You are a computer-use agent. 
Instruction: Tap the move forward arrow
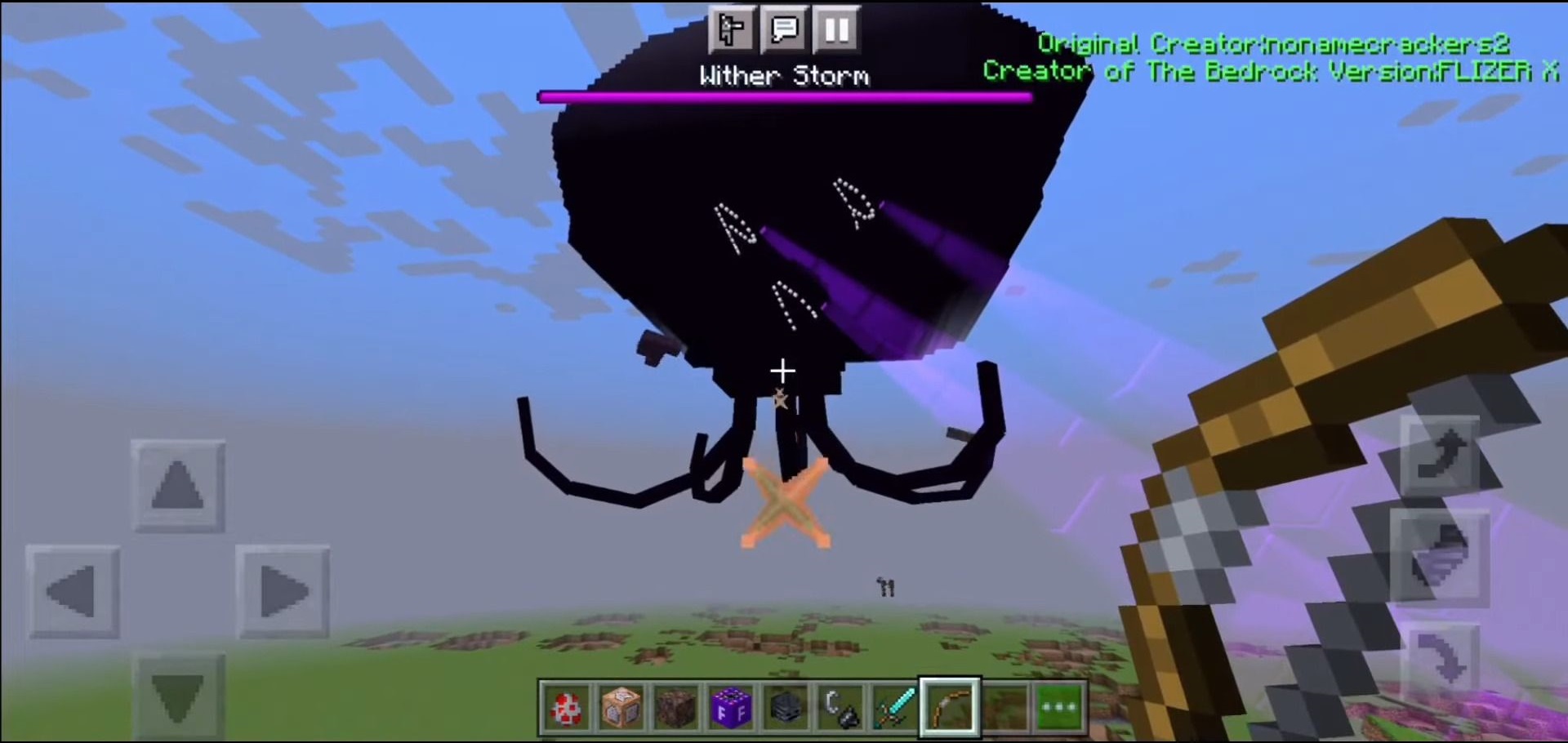tap(178, 487)
